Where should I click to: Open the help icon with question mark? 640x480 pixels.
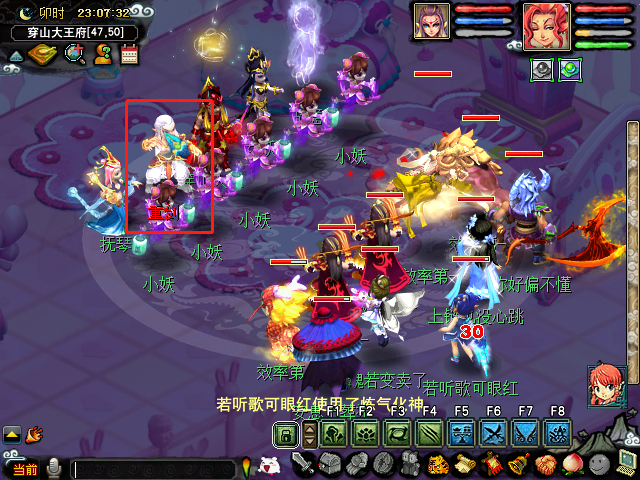pyautogui.click(x=103, y=54)
